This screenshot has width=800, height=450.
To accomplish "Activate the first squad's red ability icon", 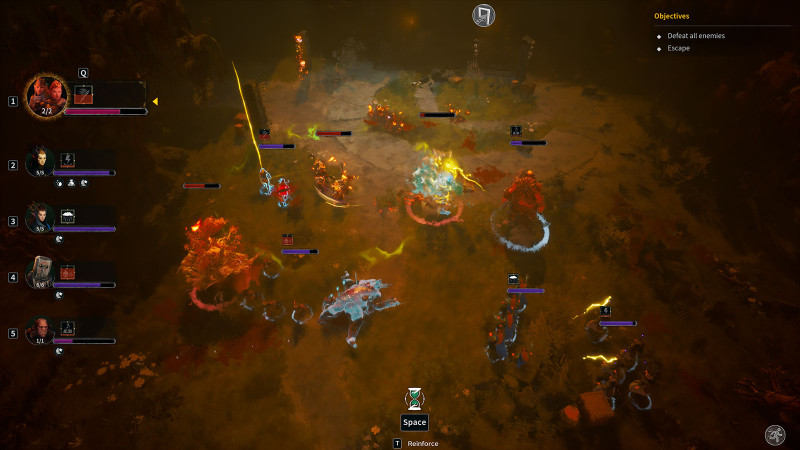I will click(x=84, y=93).
